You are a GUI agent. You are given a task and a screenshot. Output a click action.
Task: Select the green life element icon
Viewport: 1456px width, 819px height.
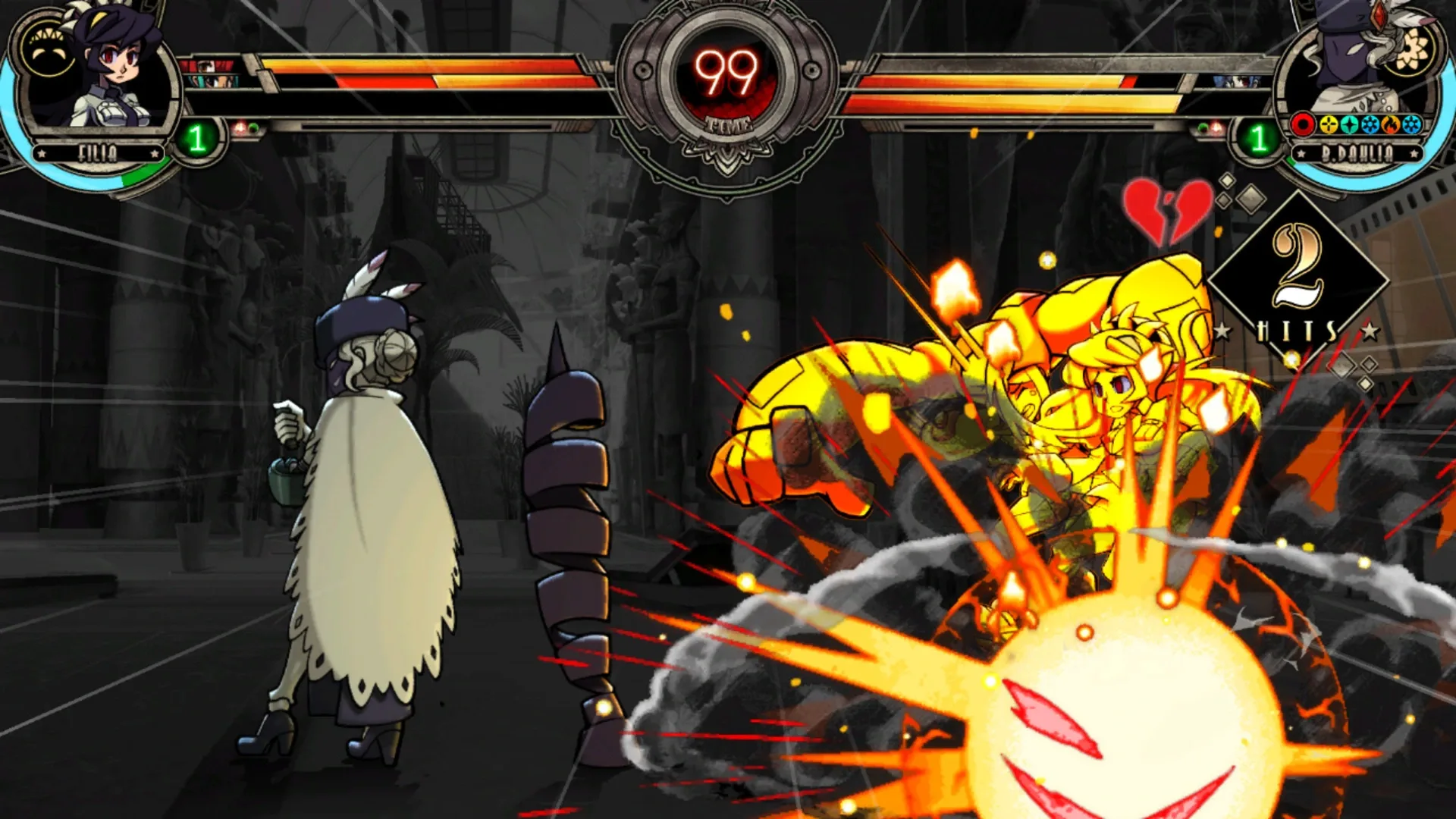[x=1349, y=124]
